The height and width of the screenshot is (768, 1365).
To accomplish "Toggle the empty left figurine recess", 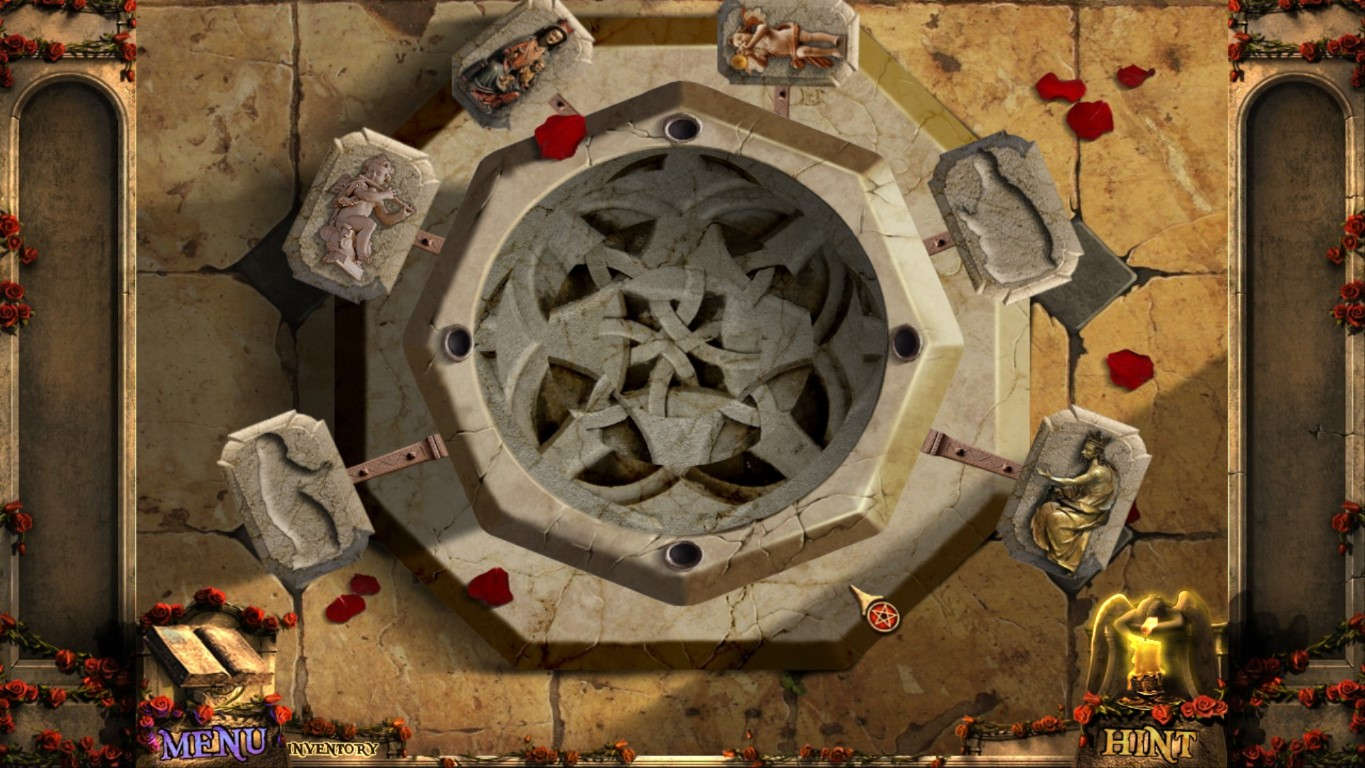I will pos(295,495).
